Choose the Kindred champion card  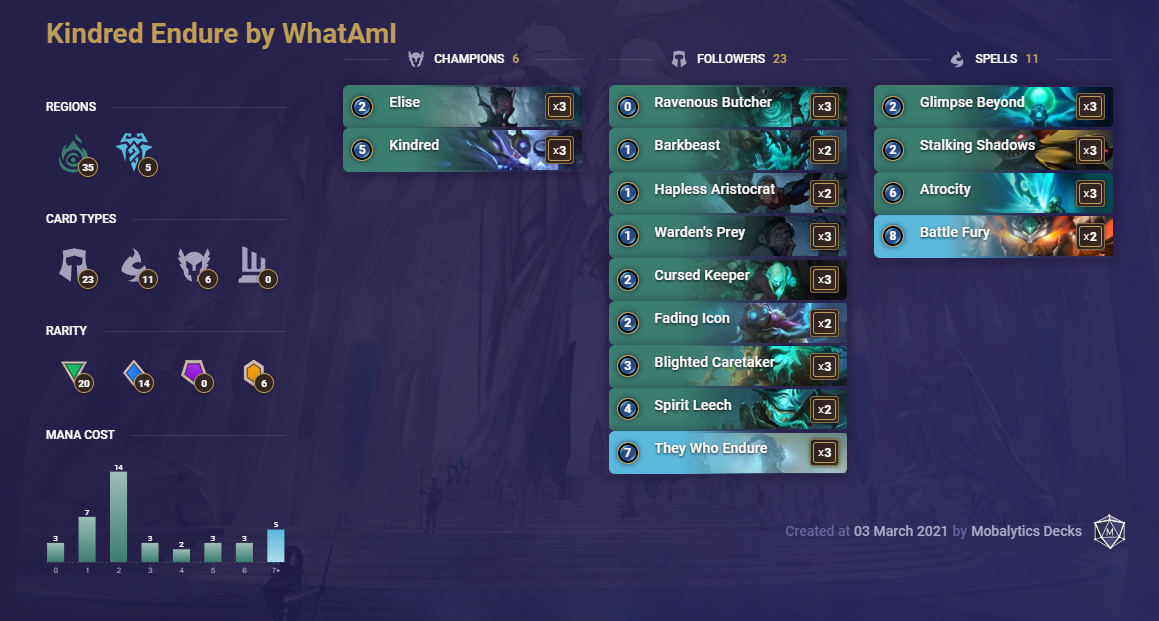click(x=461, y=150)
